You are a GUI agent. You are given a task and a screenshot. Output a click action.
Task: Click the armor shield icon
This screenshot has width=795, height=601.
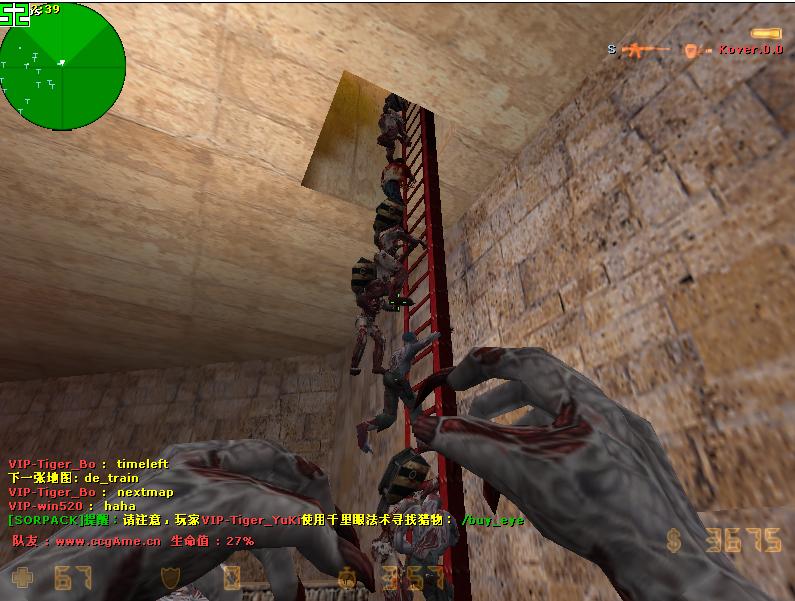pyautogui.click(x=173, y=578)
